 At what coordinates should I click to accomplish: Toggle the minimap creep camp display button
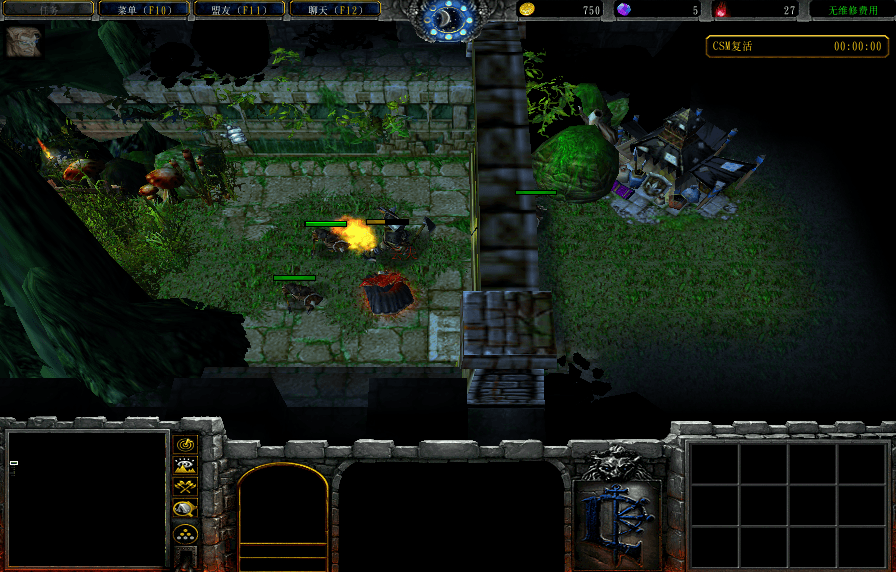185,509
